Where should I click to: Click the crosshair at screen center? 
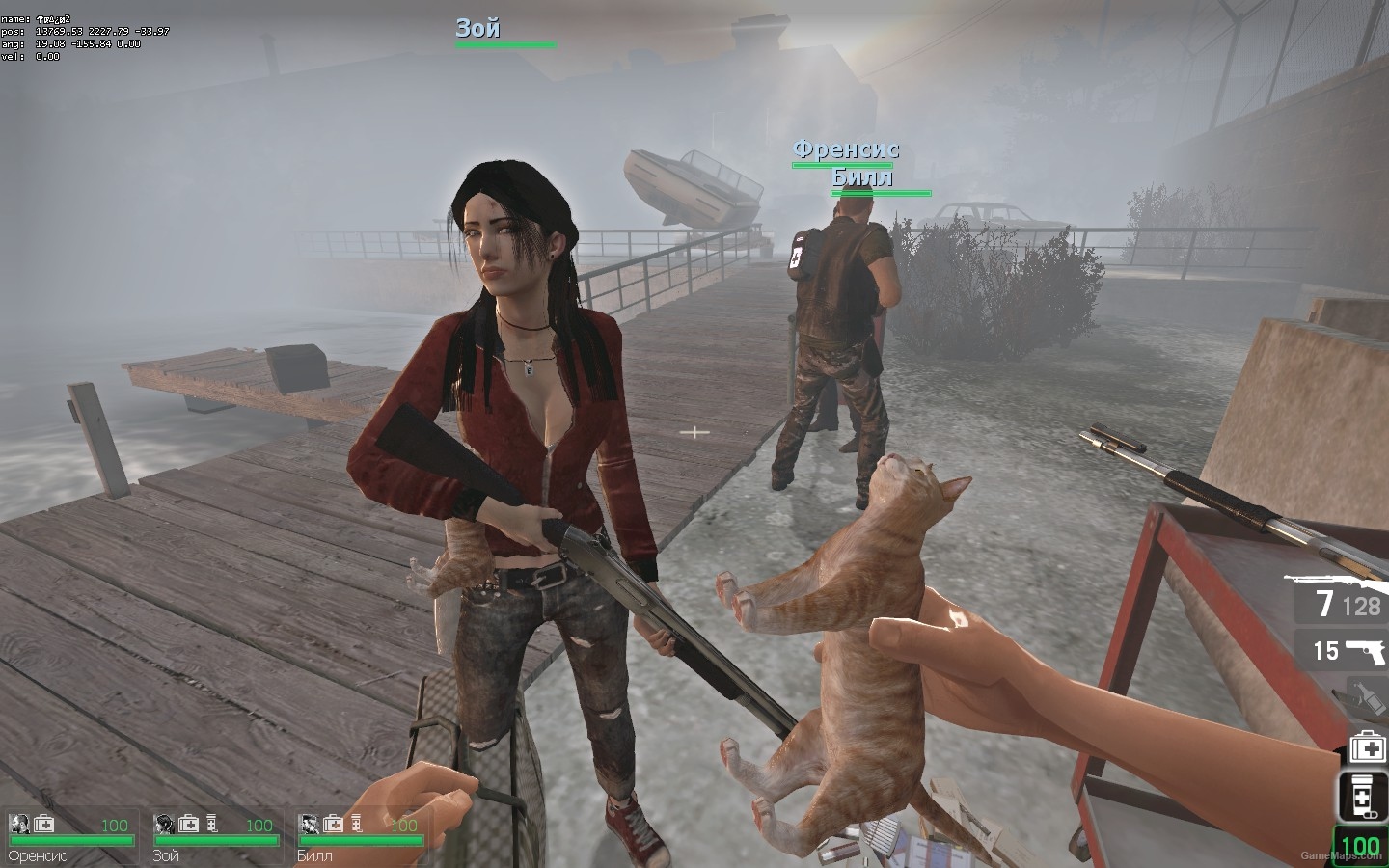[694, 432]
